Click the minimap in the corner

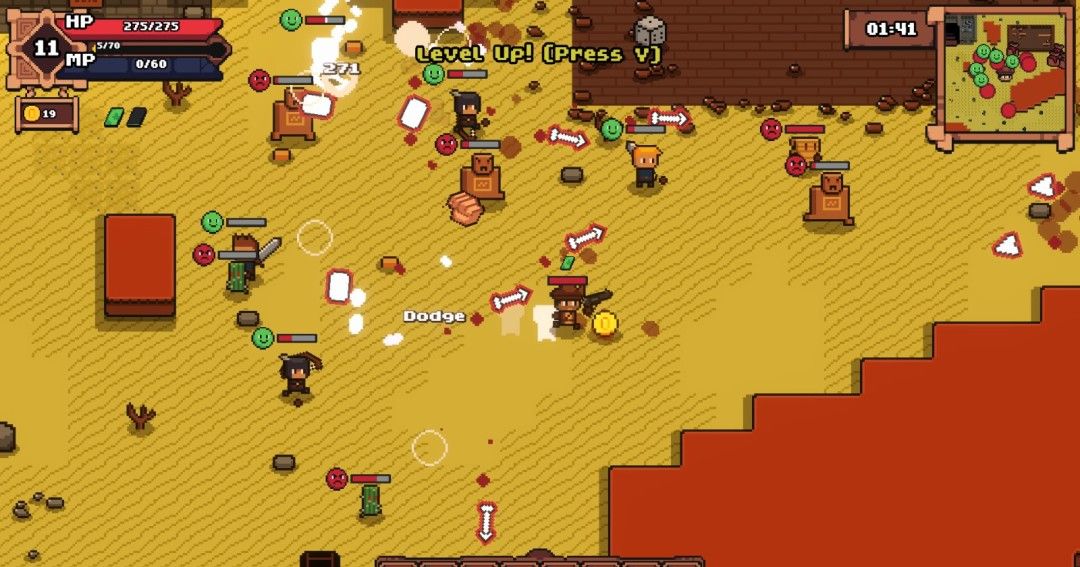coord(1001,76)
